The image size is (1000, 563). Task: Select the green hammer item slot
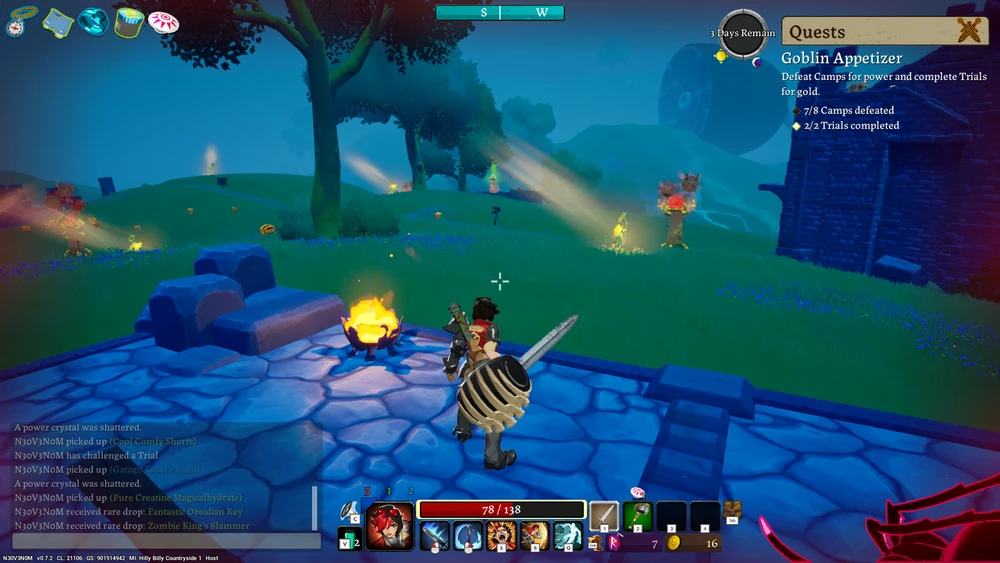[638, 516]
